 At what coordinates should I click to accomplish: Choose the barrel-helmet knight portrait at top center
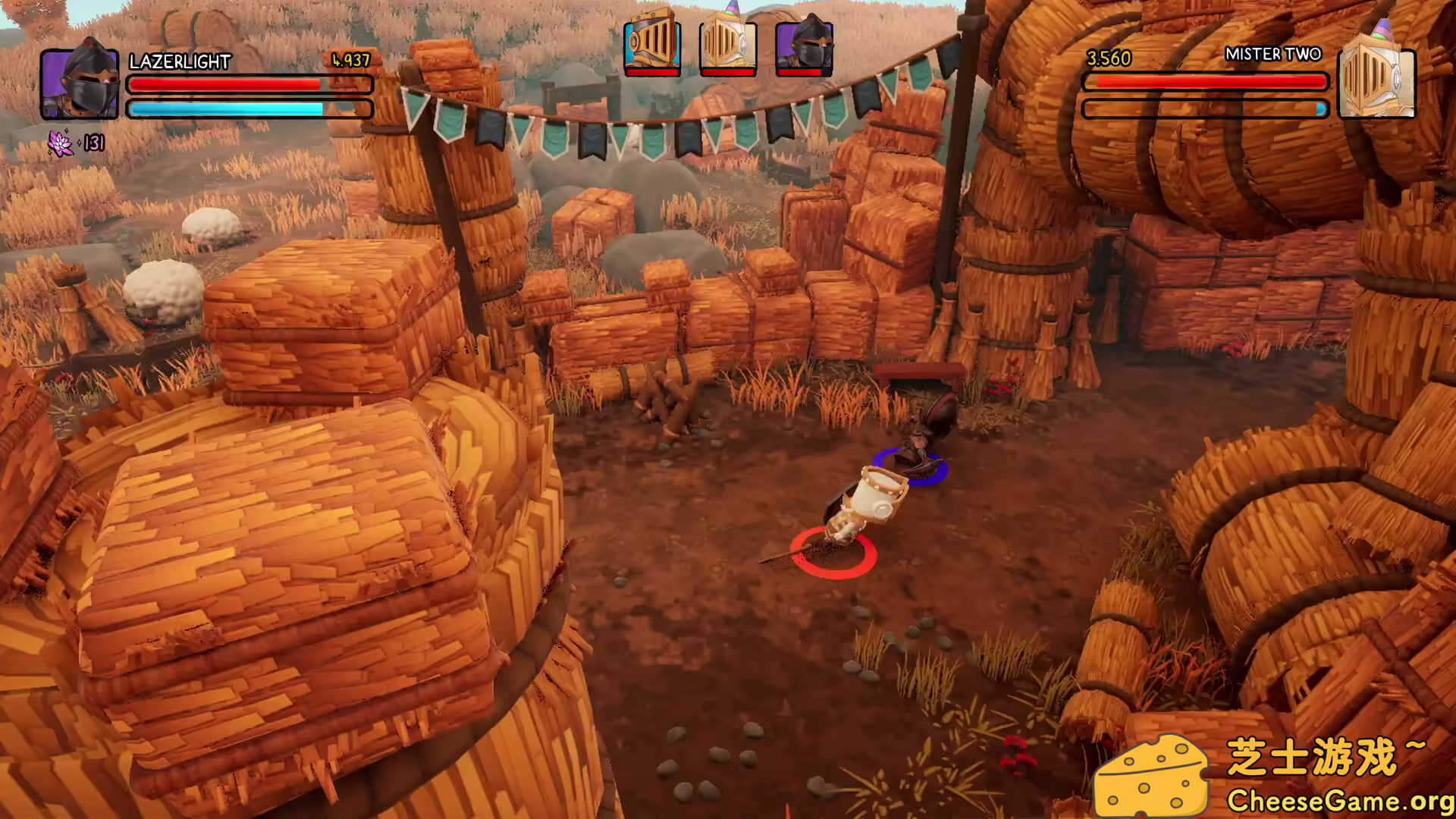point(651,44)
